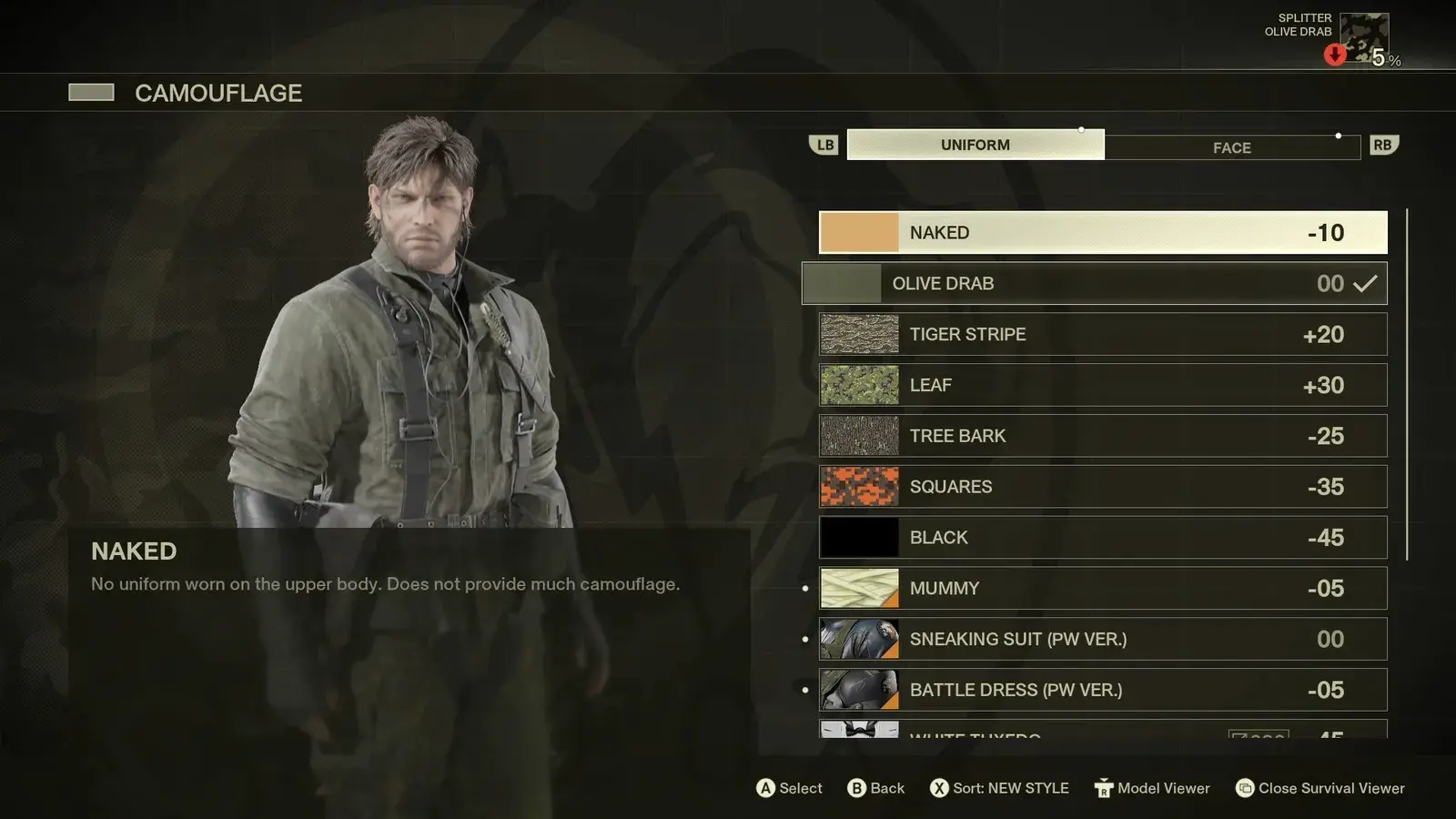The height and width of the screenshot is (819, 1456).
Task: Select Tiger Stripe camouflage
Action: tap(1103, 335)
